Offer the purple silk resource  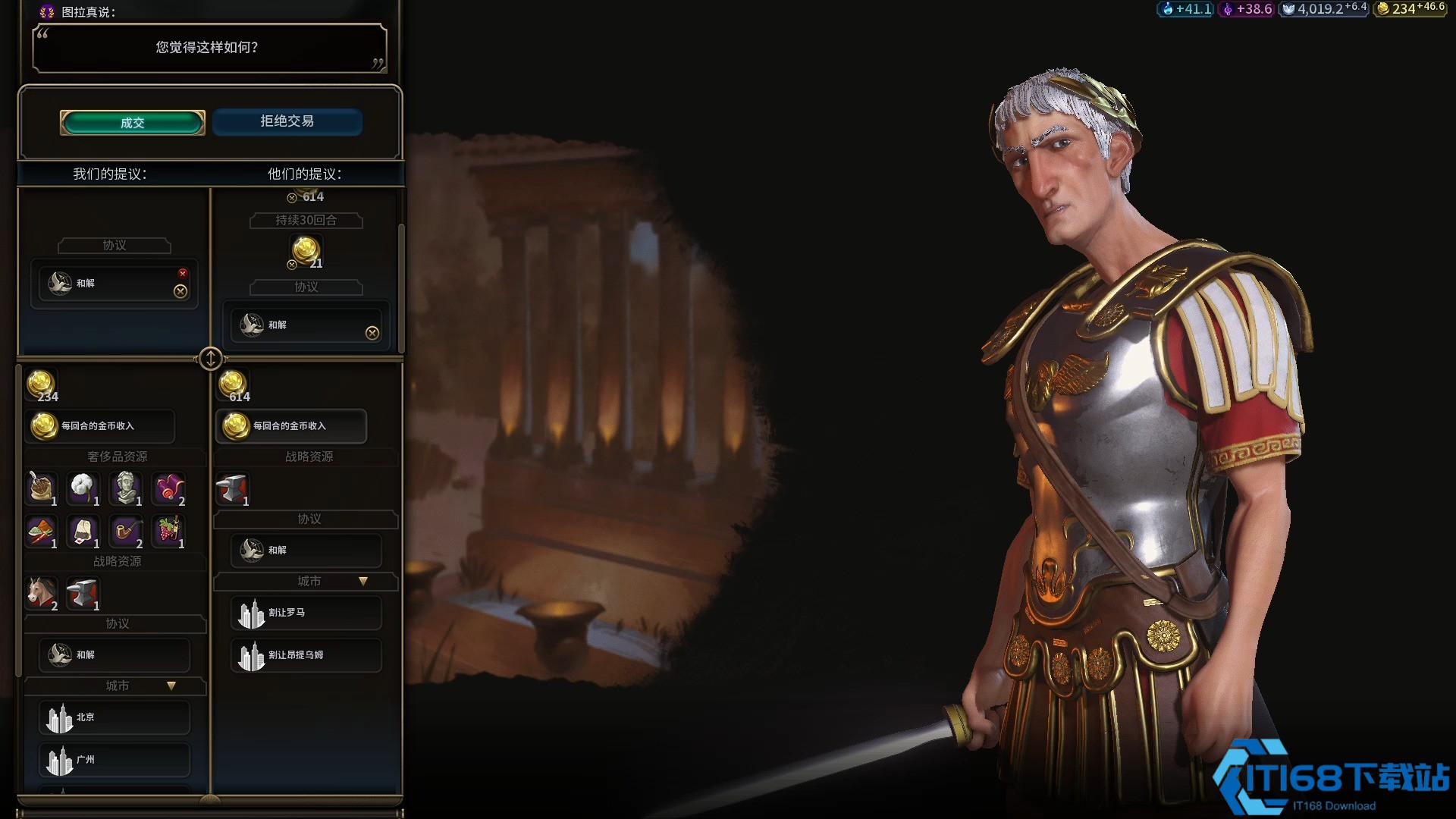pyautogui.click(x=168, y=488)
